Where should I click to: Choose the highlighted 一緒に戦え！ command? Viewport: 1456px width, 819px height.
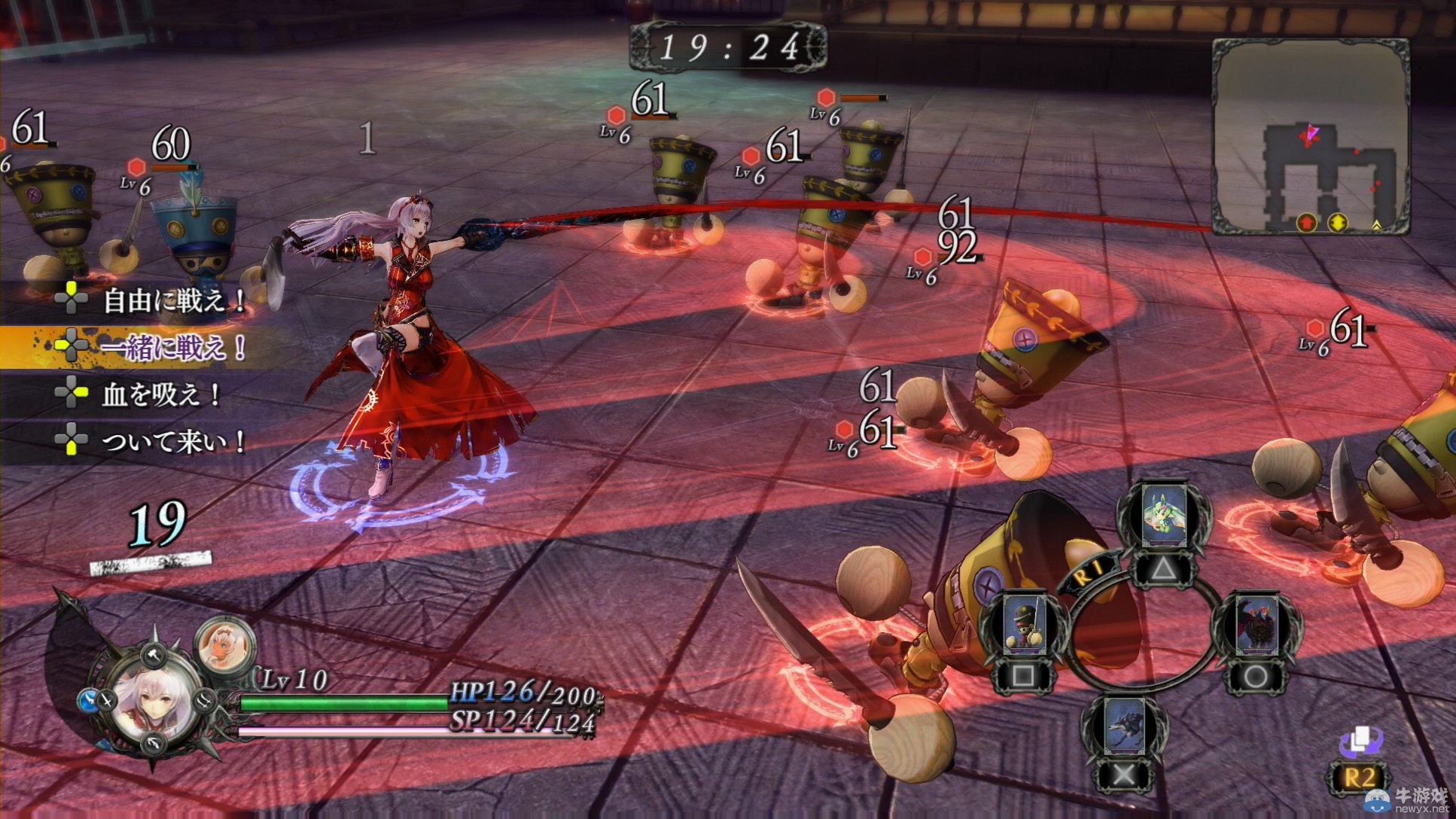tap(173, 347)
